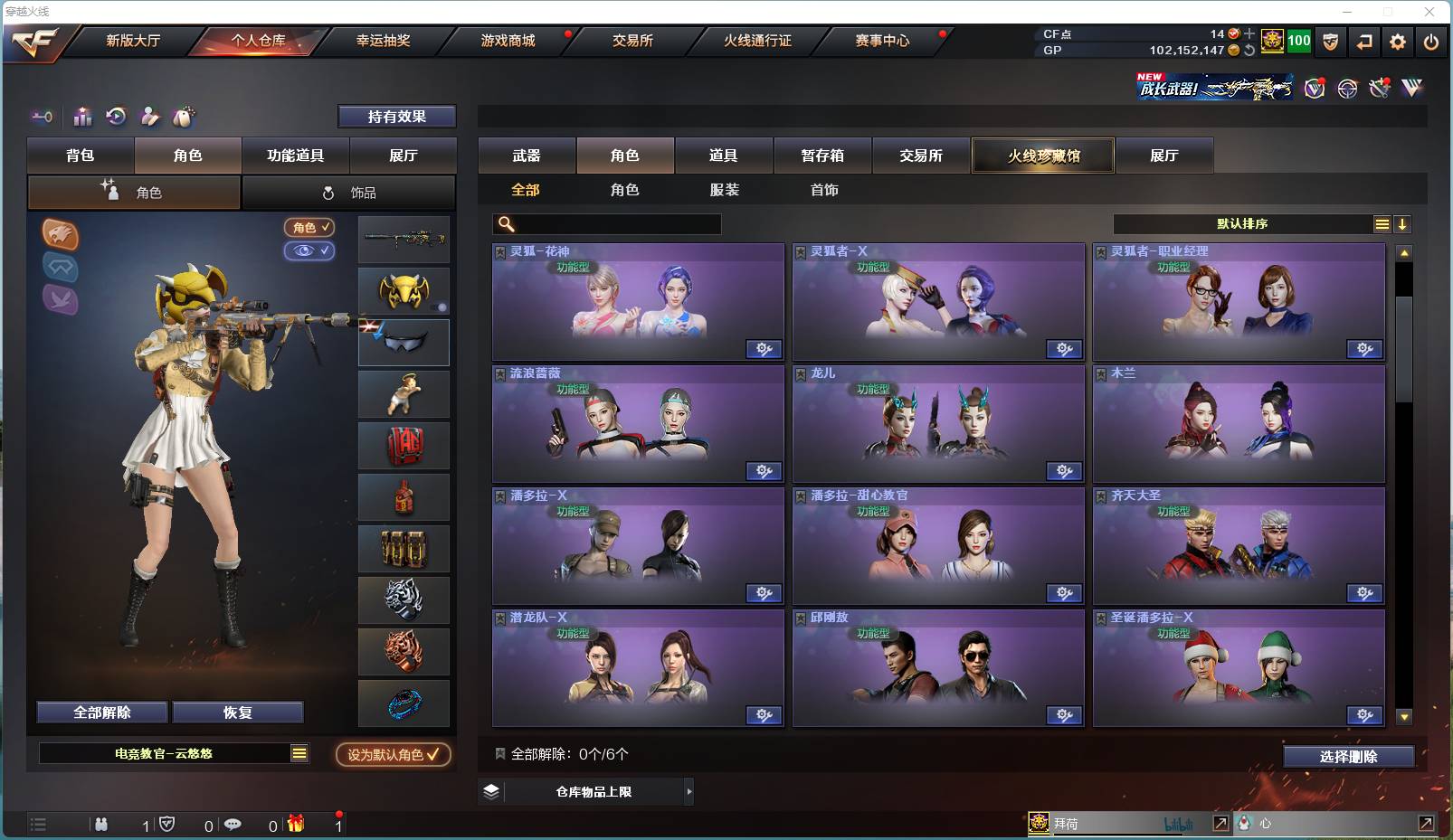
Task: Open the character edit icon in the toolbar
Action: [x=149, y=116]
